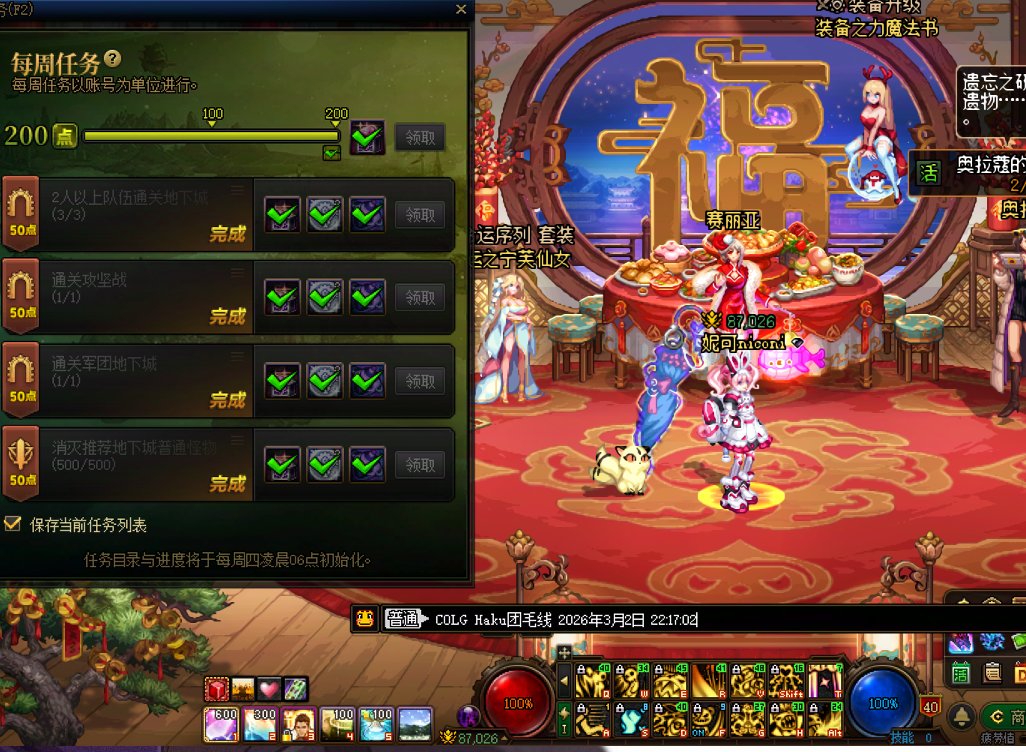The height and width of the screenshot is (752, 1026).
Task: Close the weekly task window
Action: point(460,9)
